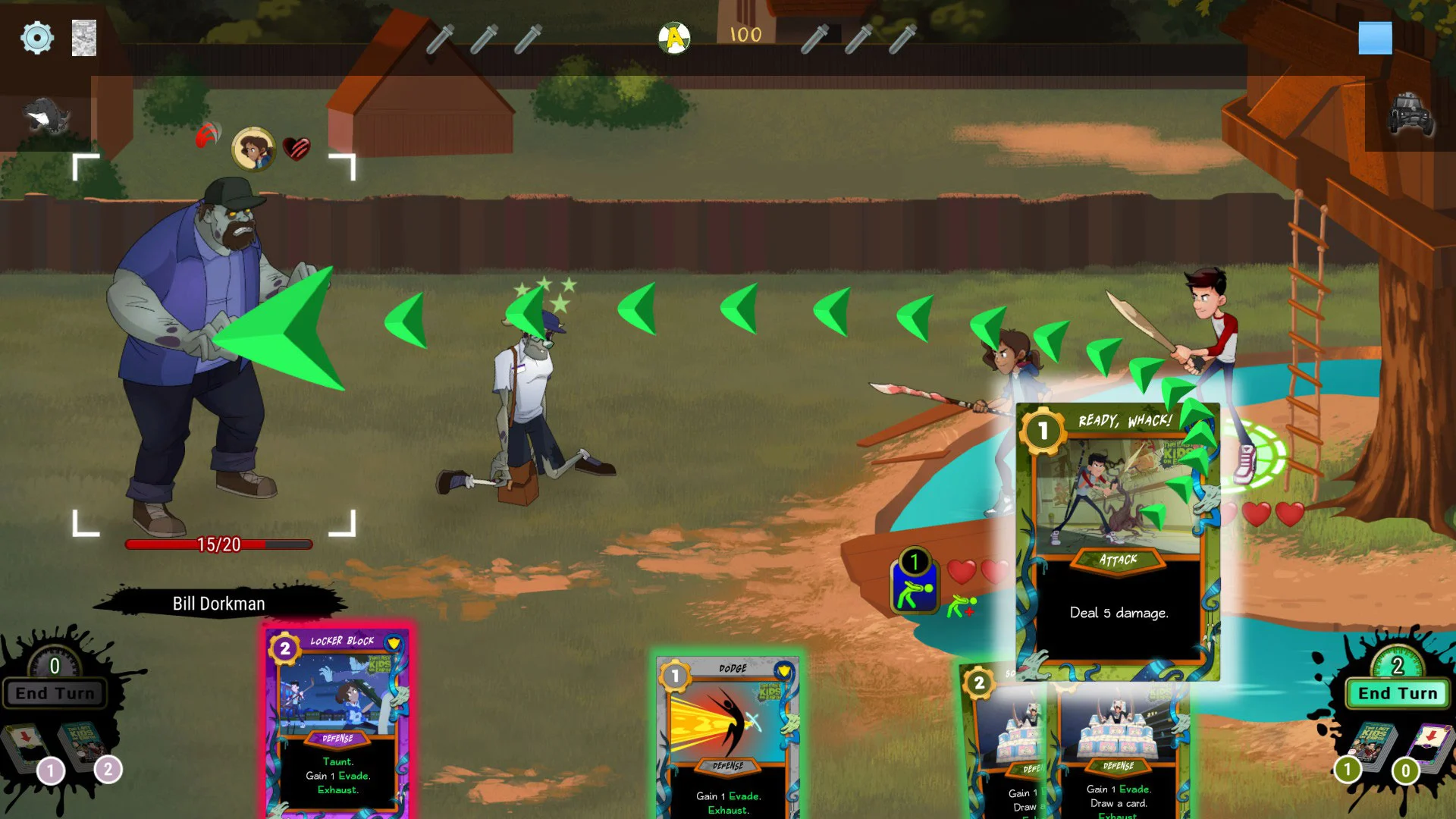Select the armored truck icon
Screen dimensions: 1456x819
(1410, 115)
